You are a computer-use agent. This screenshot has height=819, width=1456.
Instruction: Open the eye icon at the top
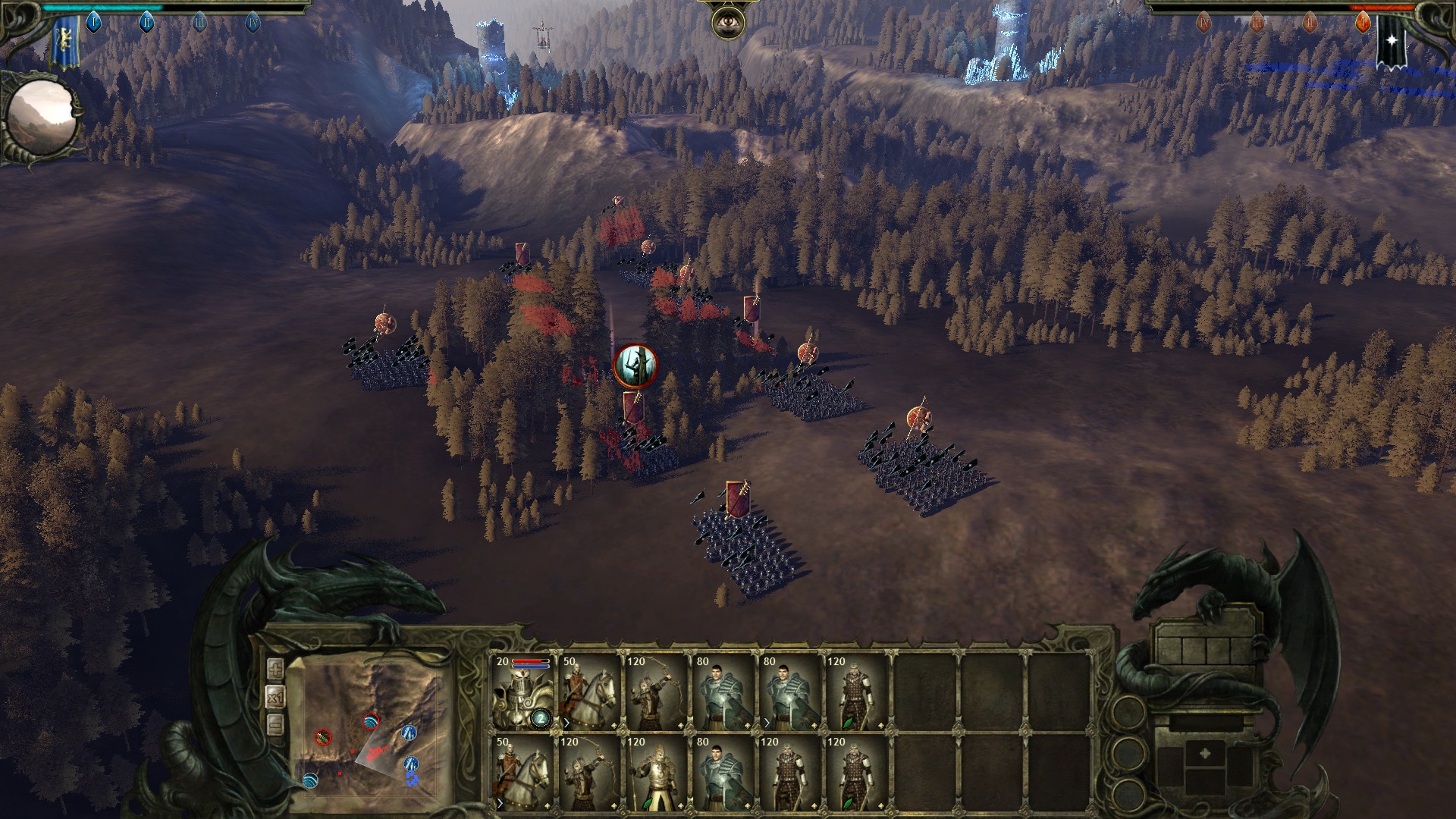726,23
